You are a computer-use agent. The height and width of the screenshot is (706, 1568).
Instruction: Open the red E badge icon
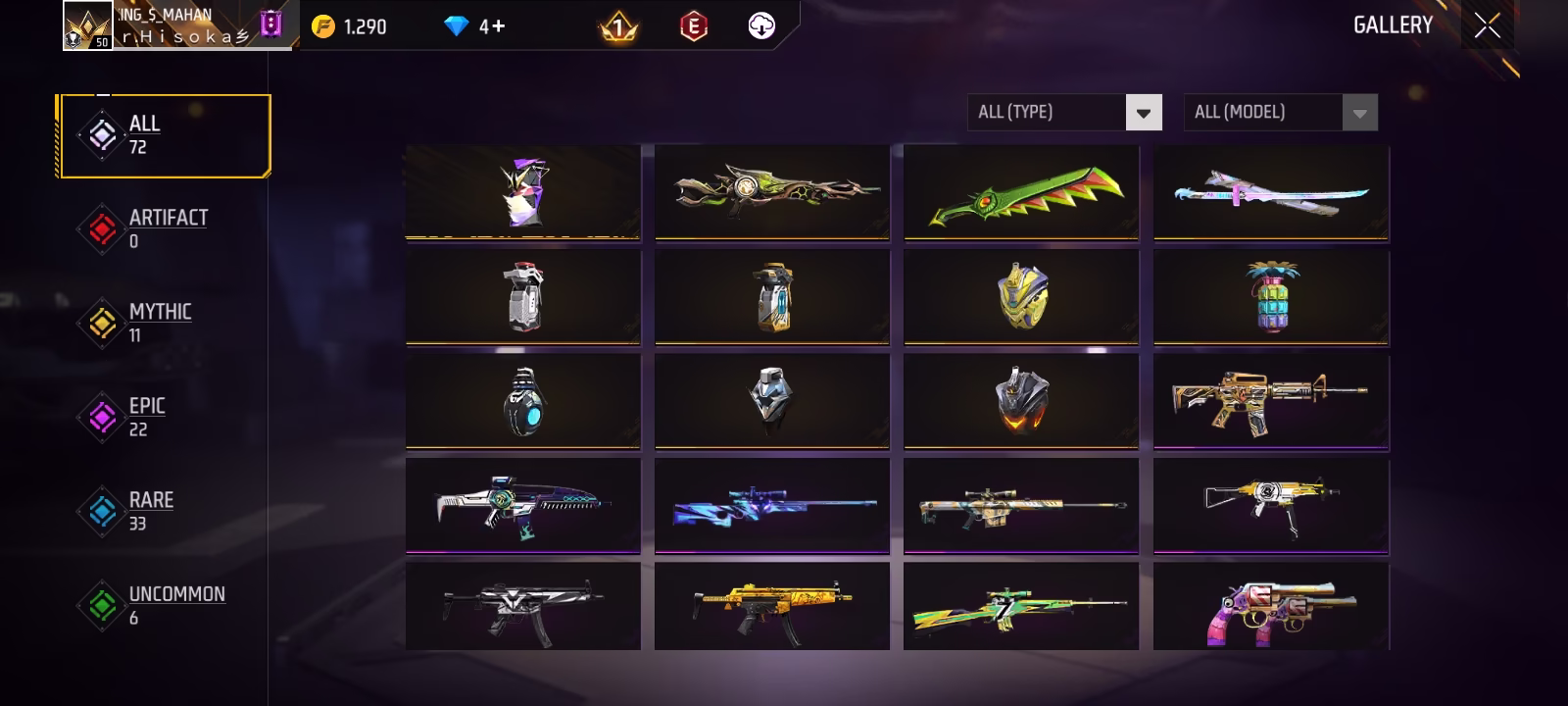tap(693, 26)
